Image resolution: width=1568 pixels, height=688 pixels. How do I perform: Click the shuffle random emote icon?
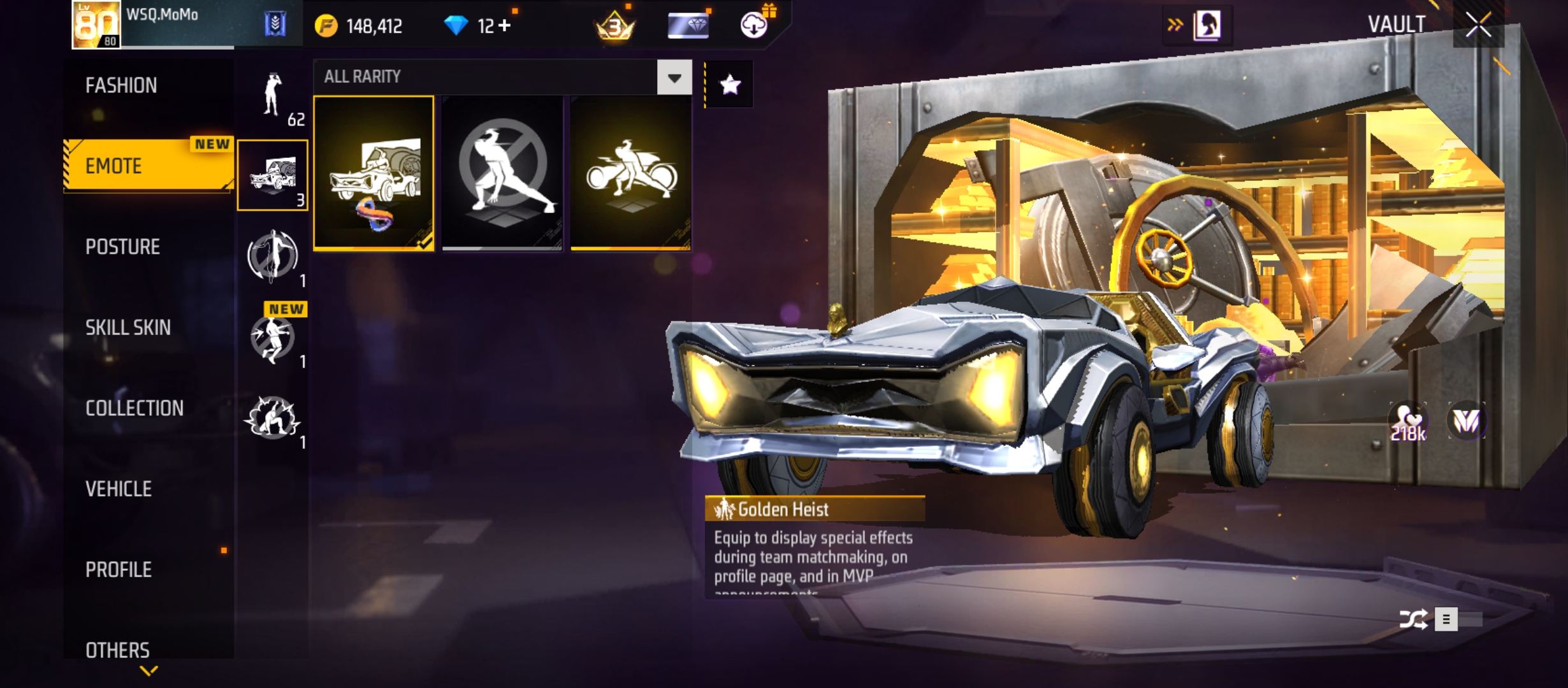(1412, 619)
